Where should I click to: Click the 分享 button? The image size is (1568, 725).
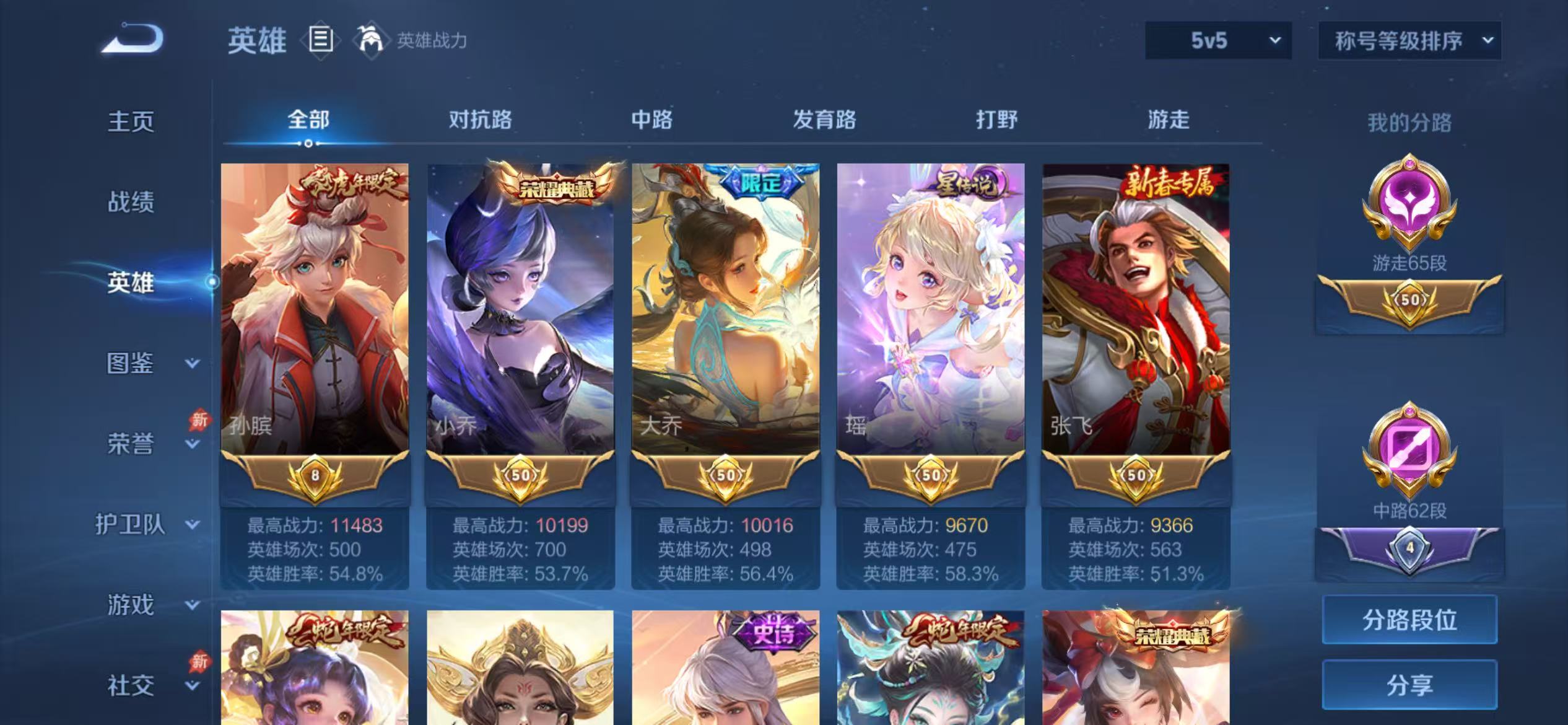tap(1409, 685)
